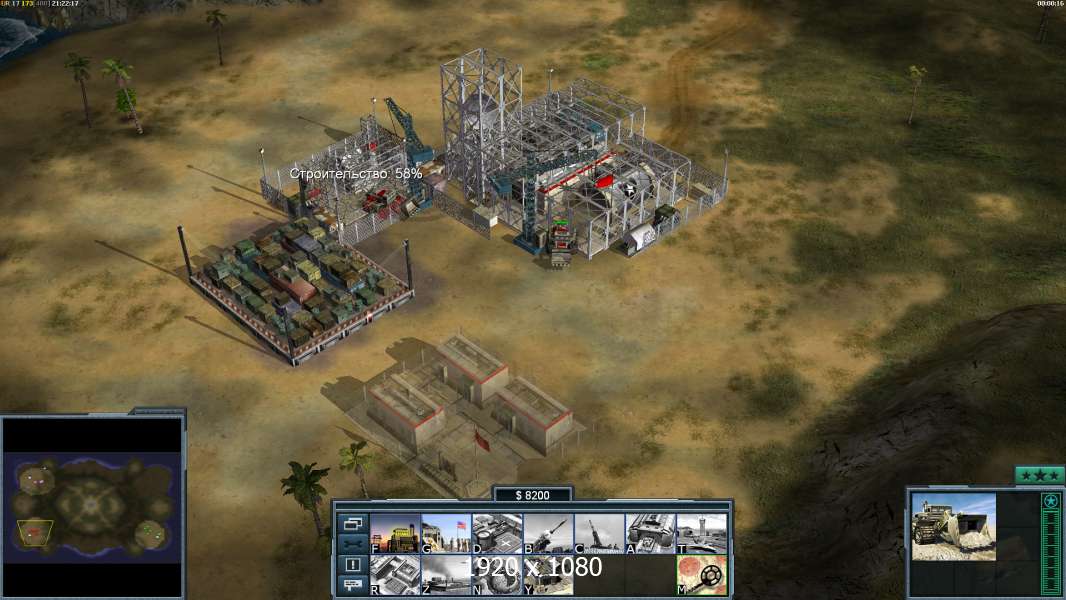
Task: Choose the build icon with hotkey Z
Action: click(x=446, y=575)
